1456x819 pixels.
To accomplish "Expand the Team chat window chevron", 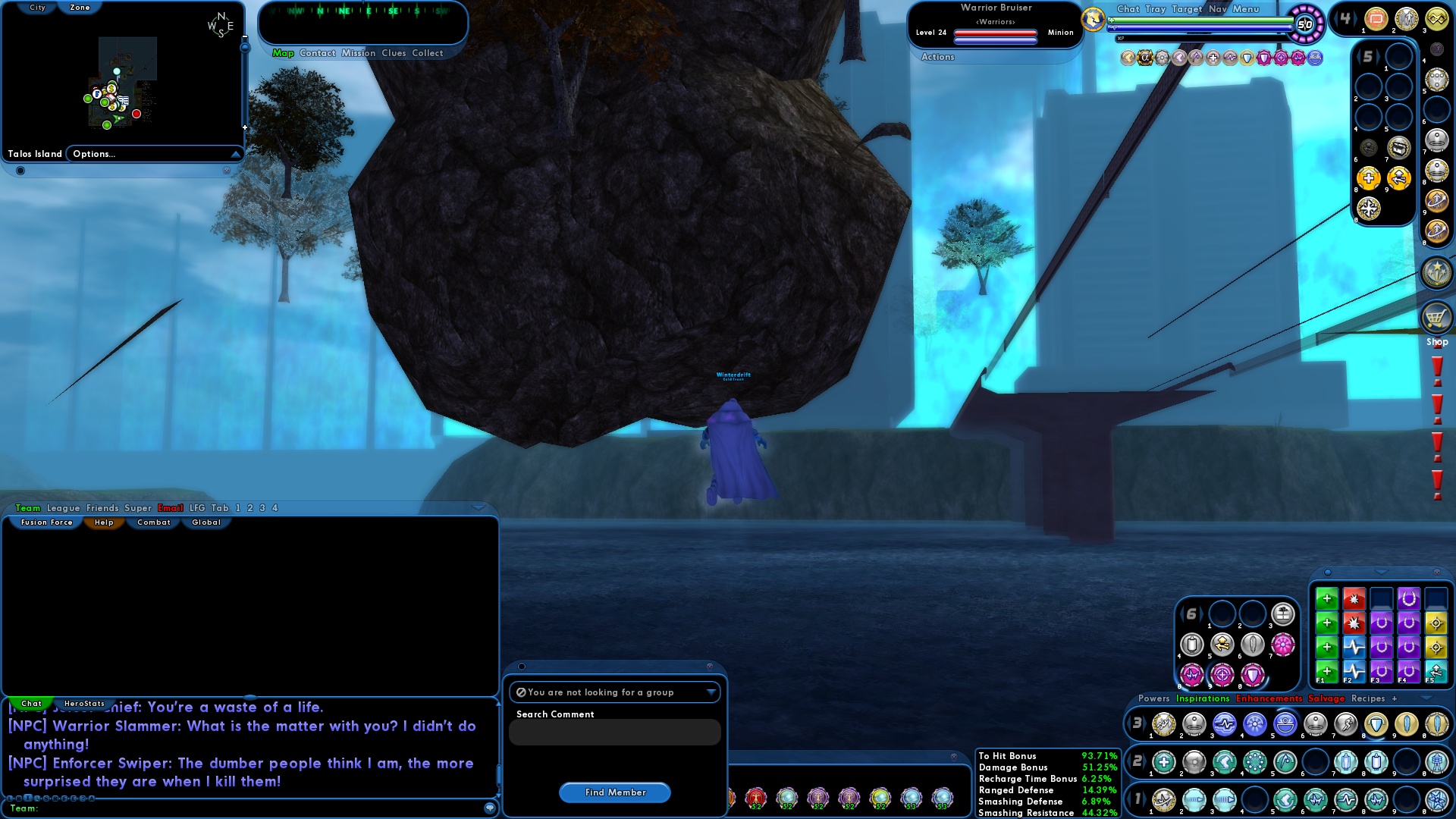I will (479, 508).
